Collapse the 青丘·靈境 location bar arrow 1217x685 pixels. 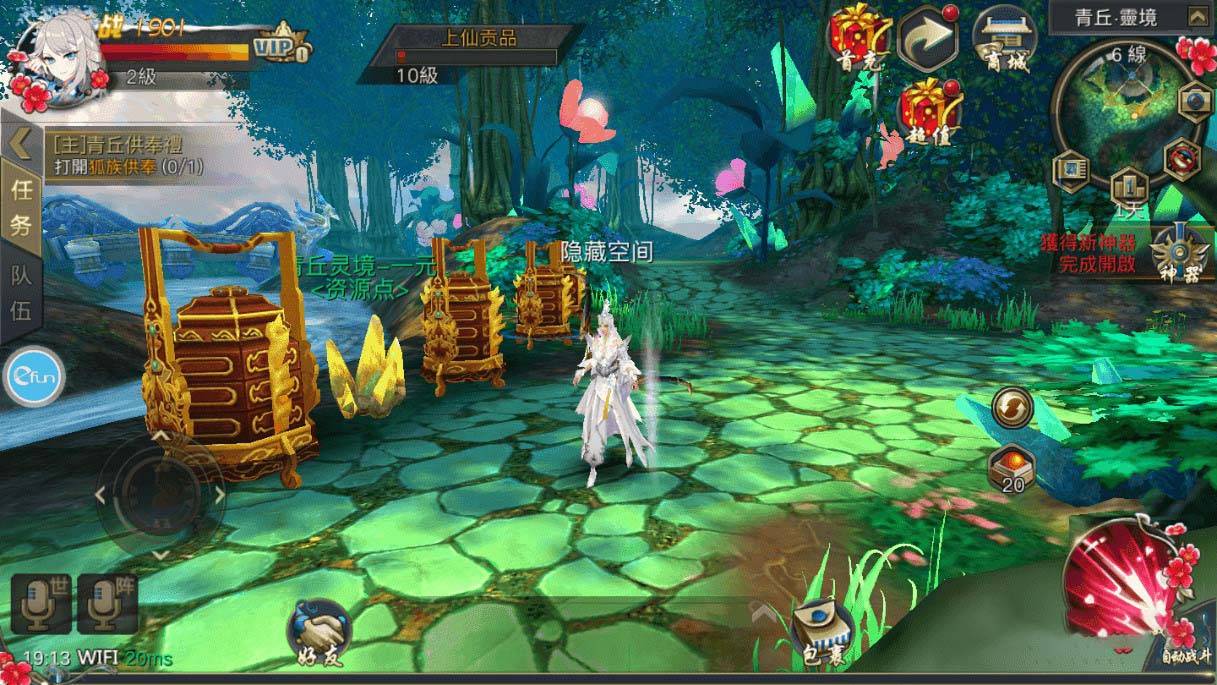point(1196,16)
